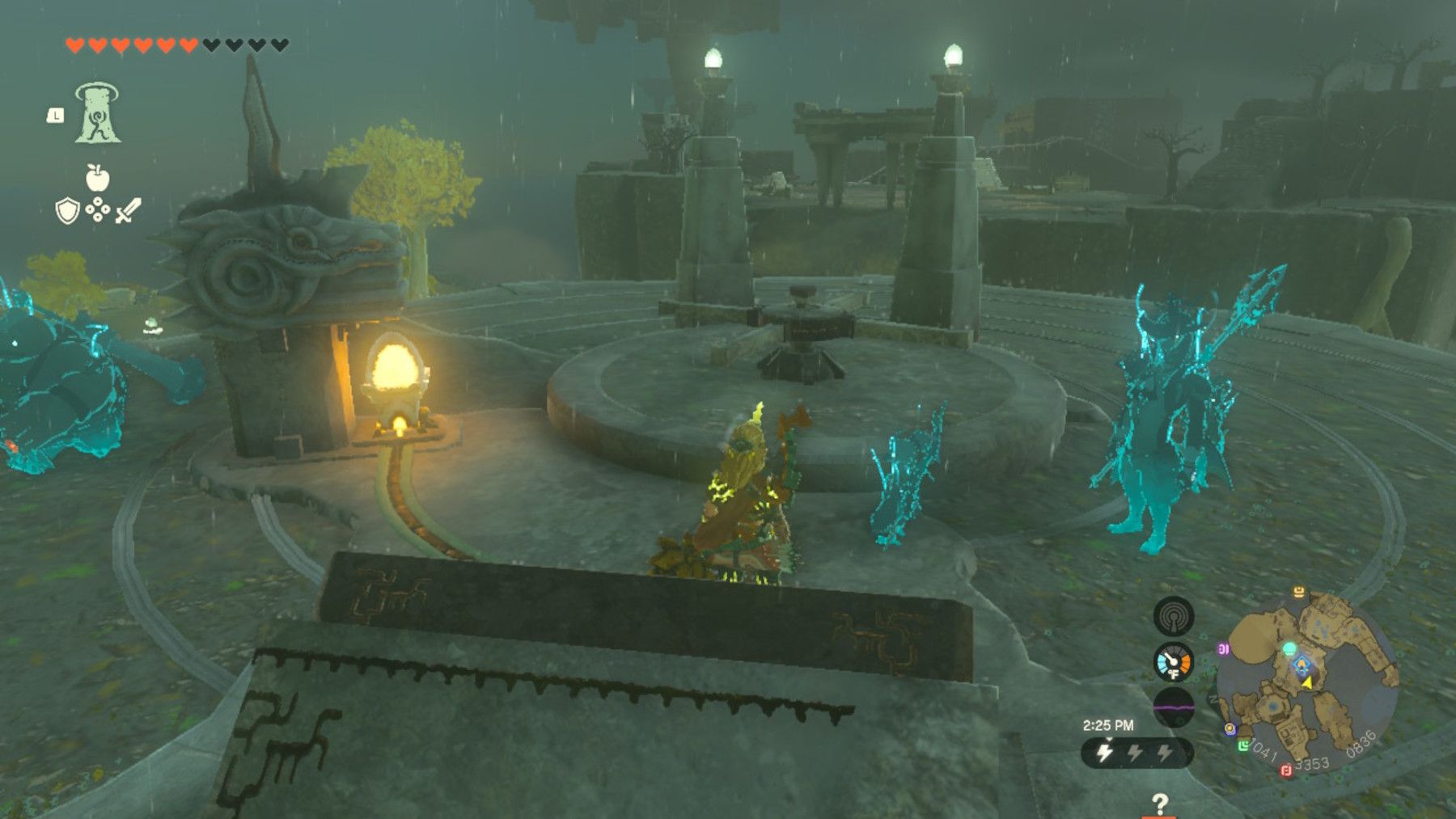Image resolution: width=1456 pixels, height=819 pixels.
Task: Select the D-pad item selector icon
Action: point(97,209)
